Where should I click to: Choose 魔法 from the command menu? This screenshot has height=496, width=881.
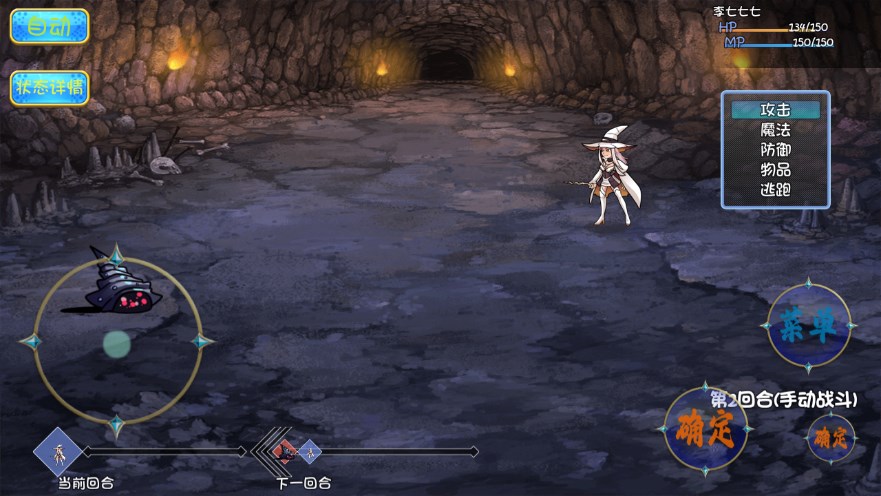pyautogui.click(x=775, y=129)
